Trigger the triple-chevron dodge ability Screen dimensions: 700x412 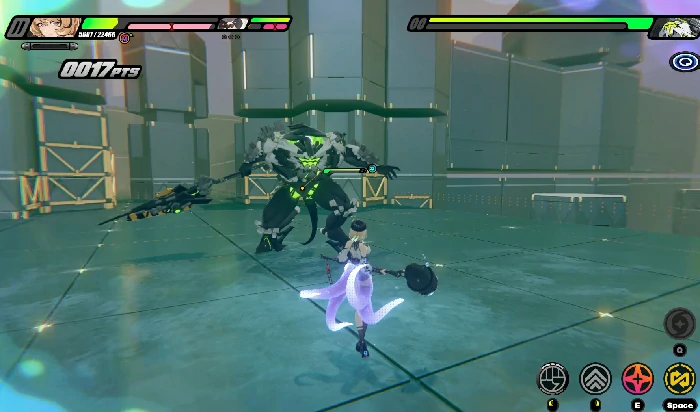(x=595, y=379)
